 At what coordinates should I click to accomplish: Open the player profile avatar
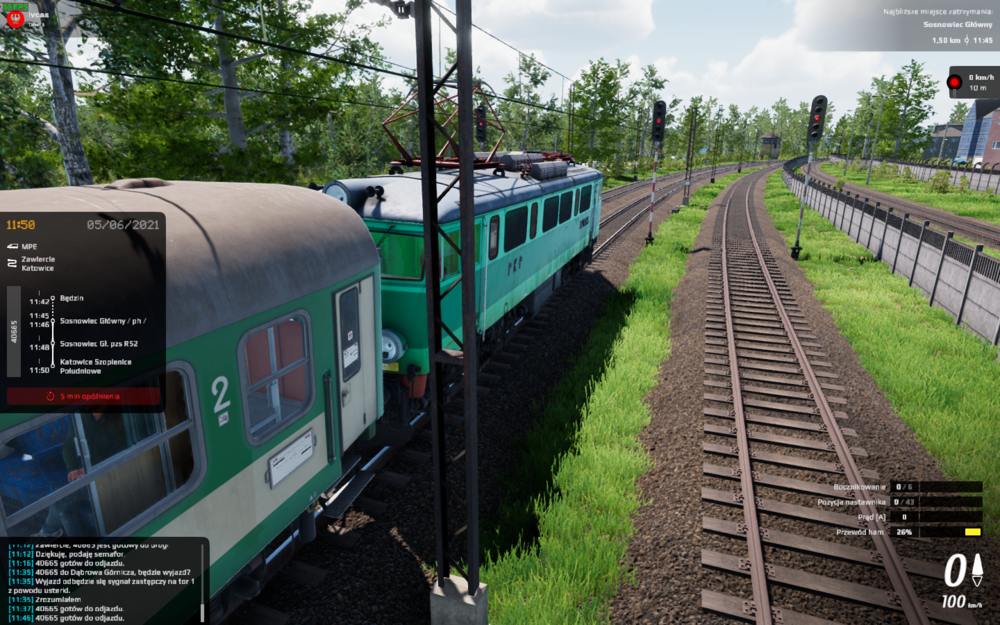(15, 18)
